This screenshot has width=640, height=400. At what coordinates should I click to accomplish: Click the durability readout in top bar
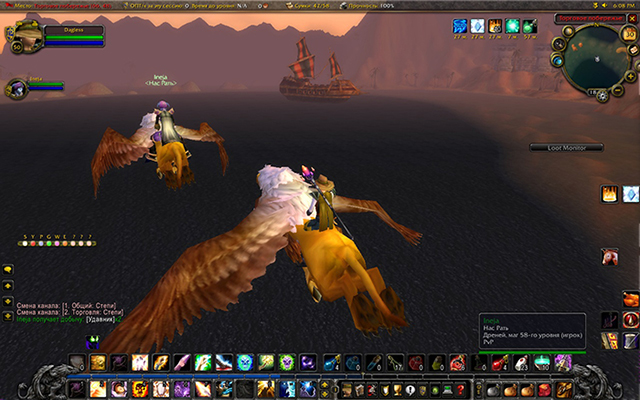tap(372, 5)
